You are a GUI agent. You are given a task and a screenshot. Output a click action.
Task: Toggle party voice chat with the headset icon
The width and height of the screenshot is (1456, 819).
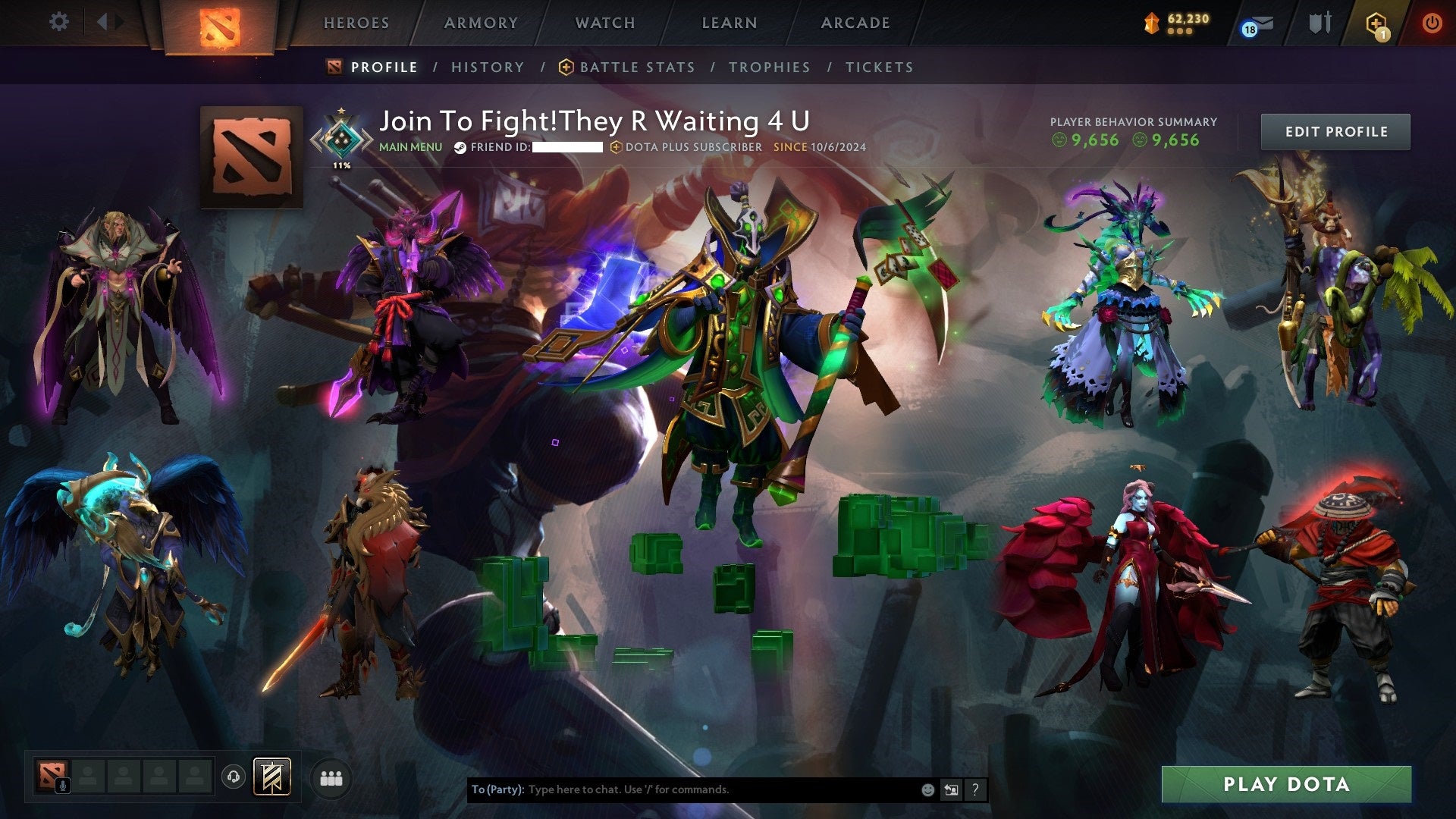[233, 776]
